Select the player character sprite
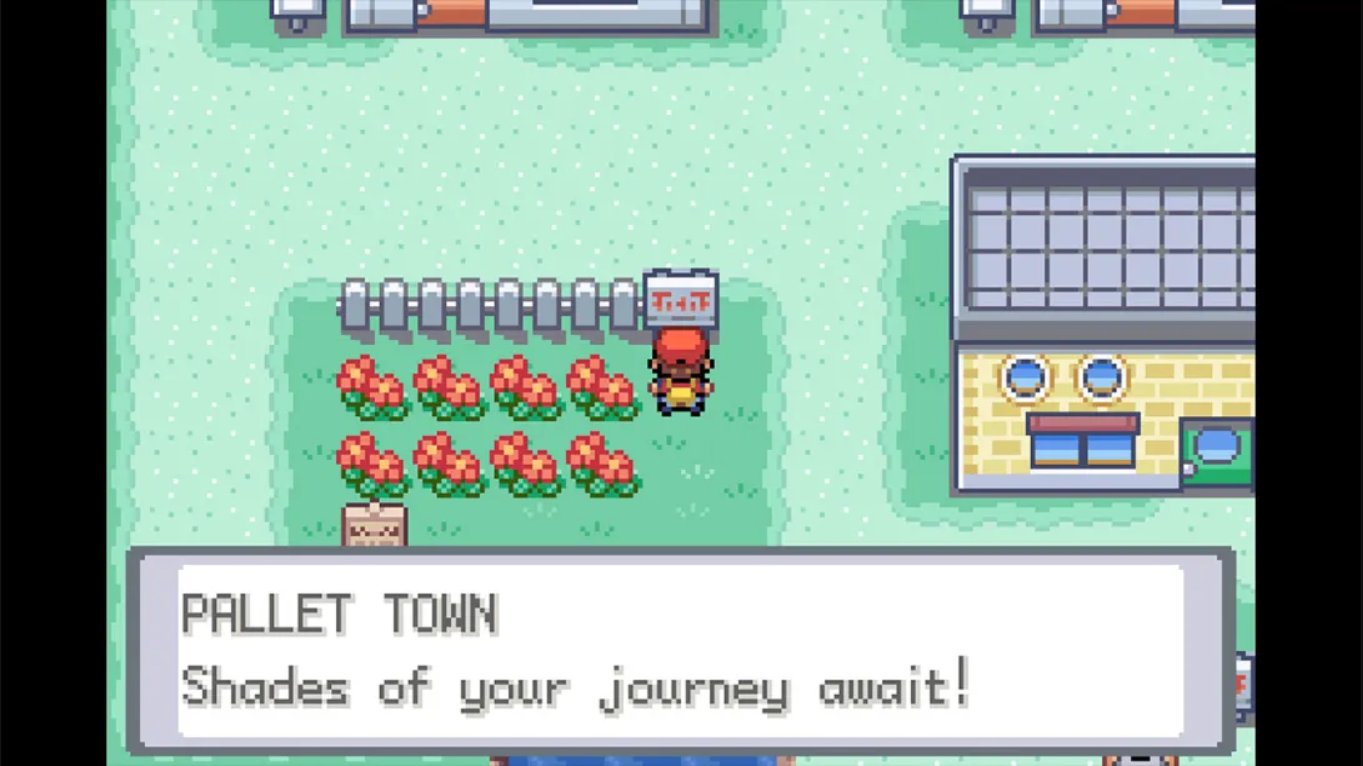This screenshot has width=1363, height=766. pos(678,370)
